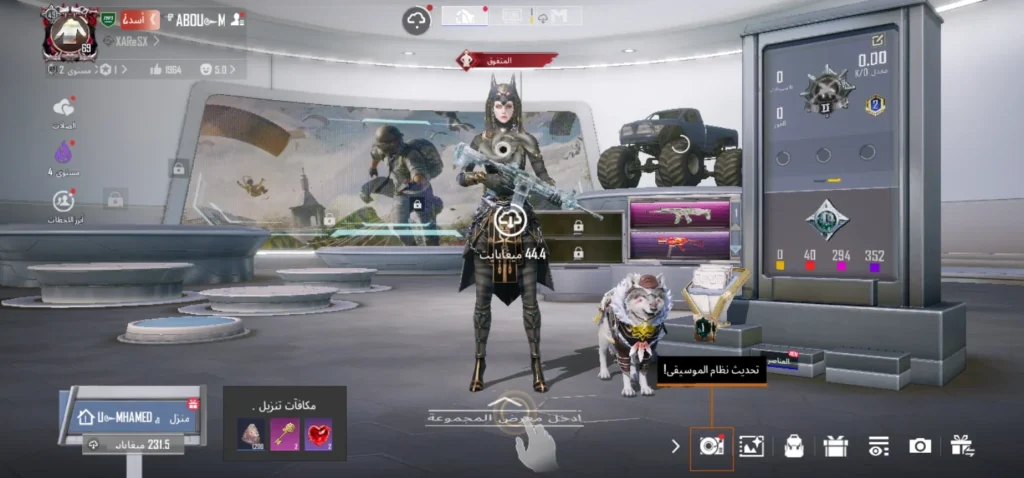
Task: Open the photo sparkle gallery icon
Action: point(751,446)
